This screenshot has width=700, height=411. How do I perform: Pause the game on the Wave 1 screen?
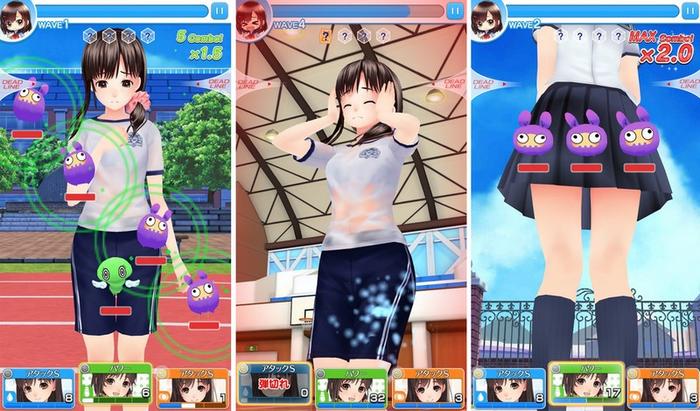(x=218, y=11)
